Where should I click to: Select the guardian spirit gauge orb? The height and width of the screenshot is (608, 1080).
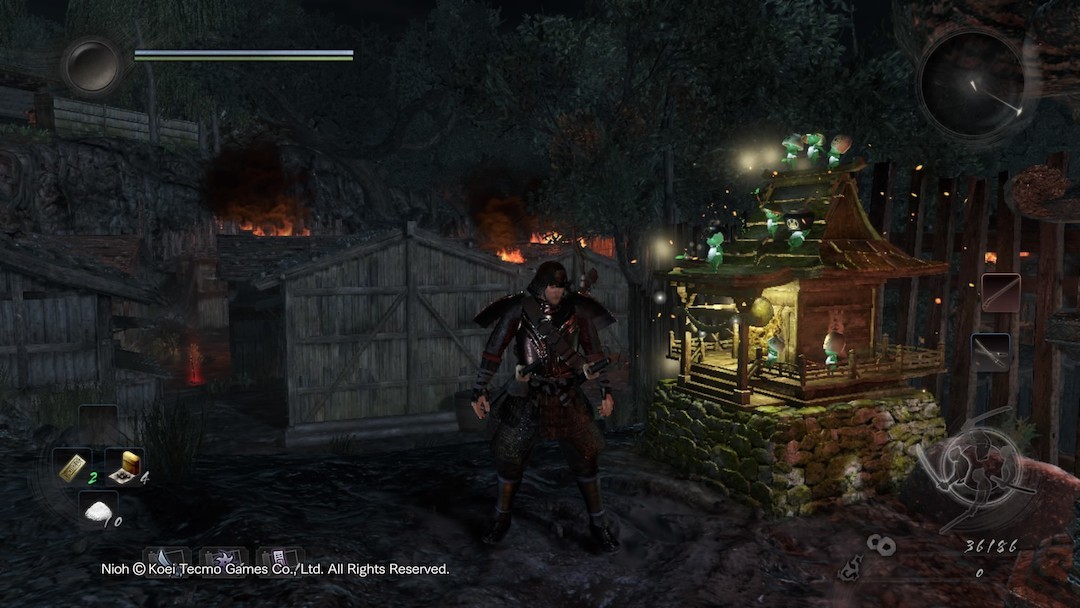[91, 66]
